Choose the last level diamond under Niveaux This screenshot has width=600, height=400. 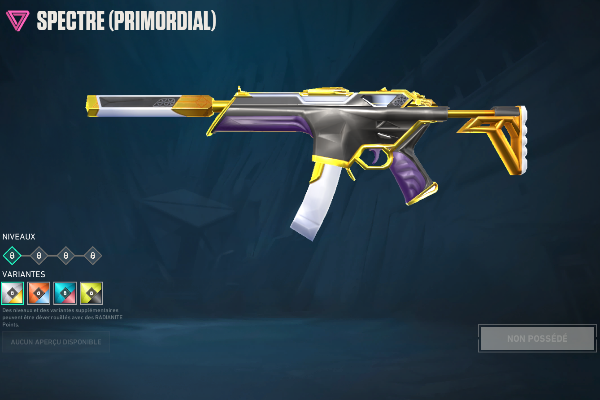(x=93, y=255)
